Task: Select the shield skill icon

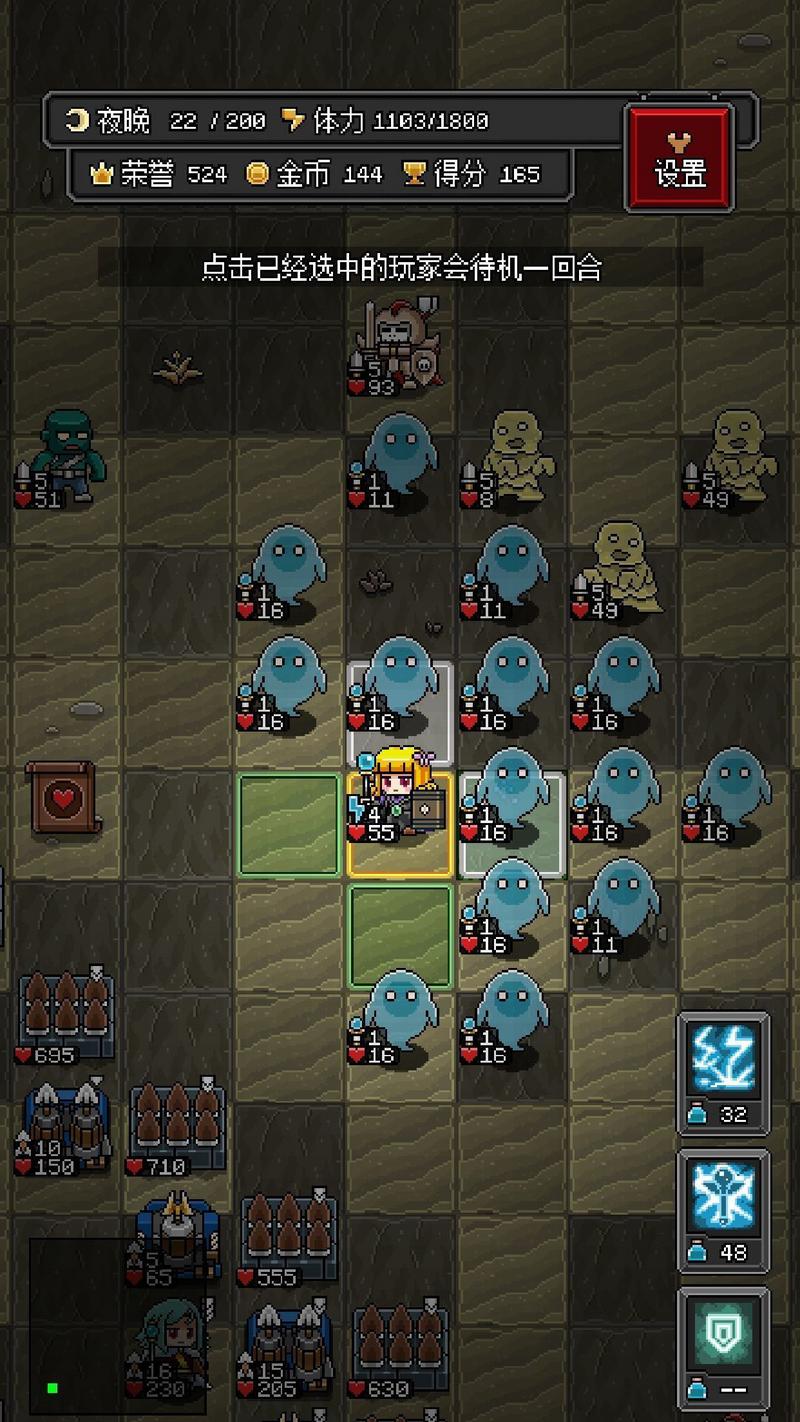Action: [724, 1333]
